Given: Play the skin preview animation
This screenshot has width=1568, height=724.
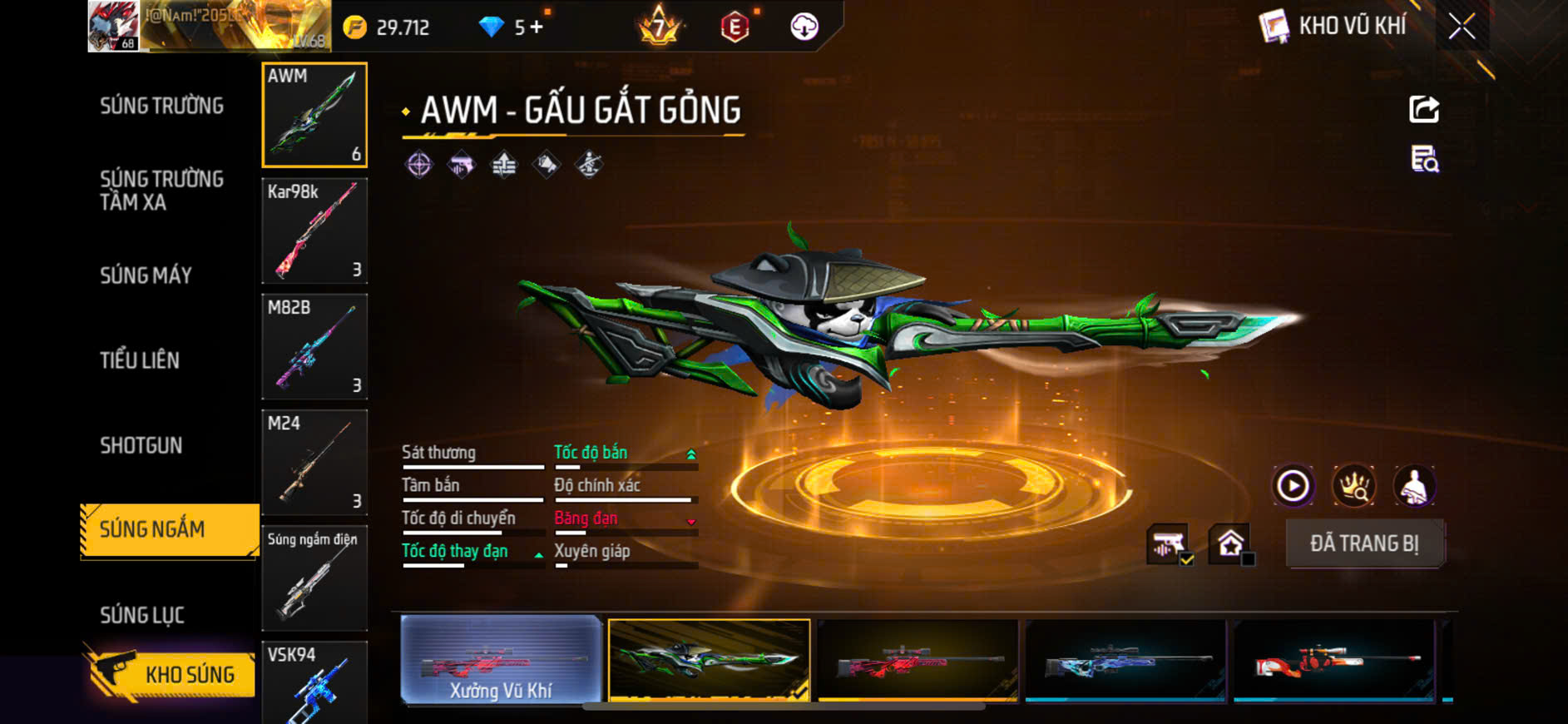Looking at the screenshot, I should [x=1293, y=486].
